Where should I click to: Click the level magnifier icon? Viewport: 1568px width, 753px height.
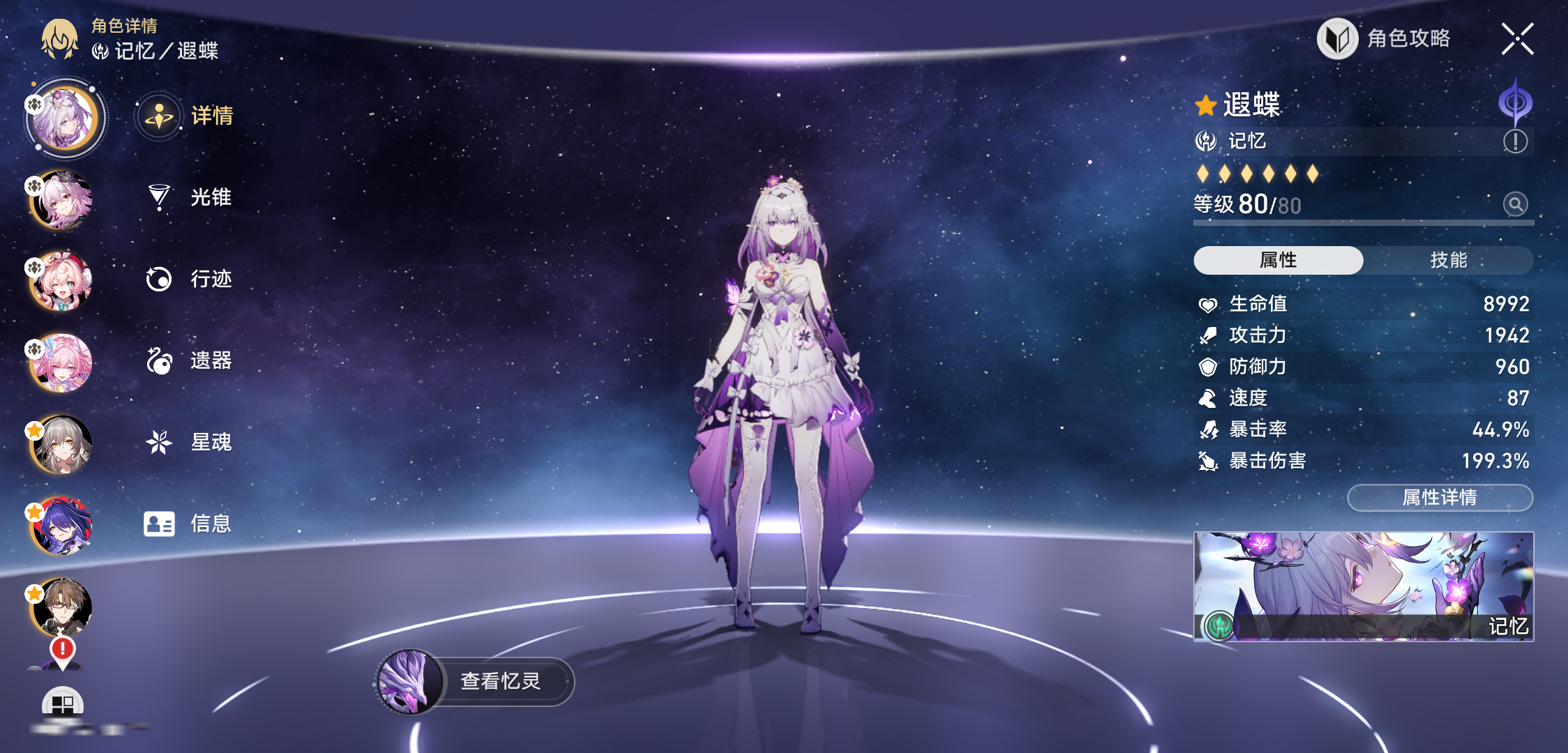pyautogui.click(x=1515, y=204)
